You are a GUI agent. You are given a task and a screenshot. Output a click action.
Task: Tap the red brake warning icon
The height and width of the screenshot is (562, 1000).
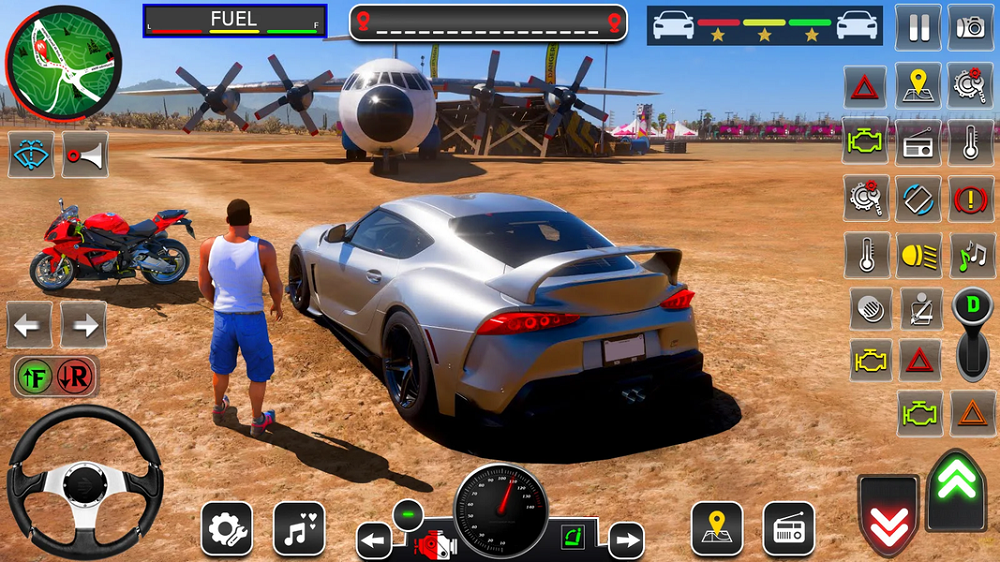970,198
